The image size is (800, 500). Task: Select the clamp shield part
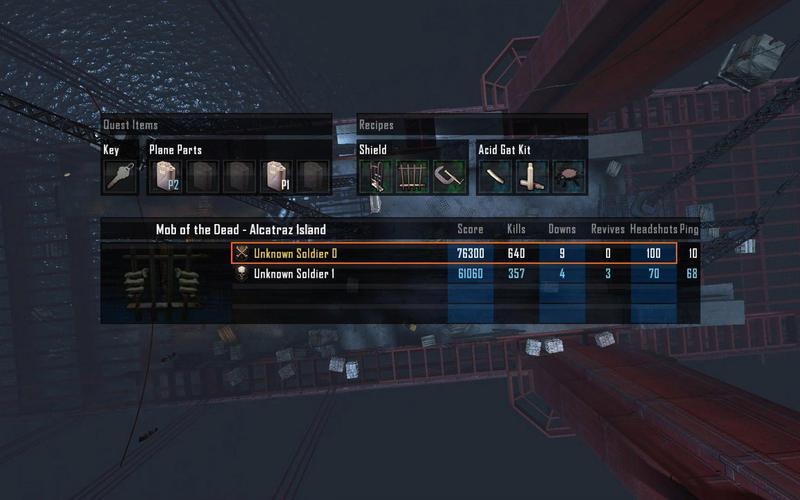[x=449, y=177]
